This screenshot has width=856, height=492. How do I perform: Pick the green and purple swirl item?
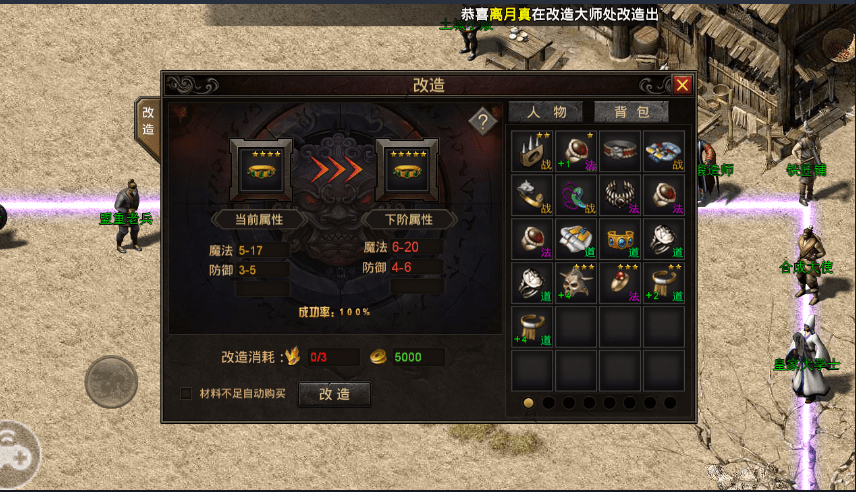pyautogui.click(x=577, y=195)
